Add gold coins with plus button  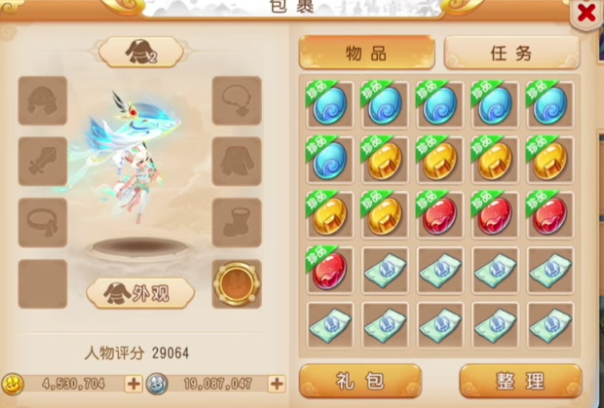133,383
